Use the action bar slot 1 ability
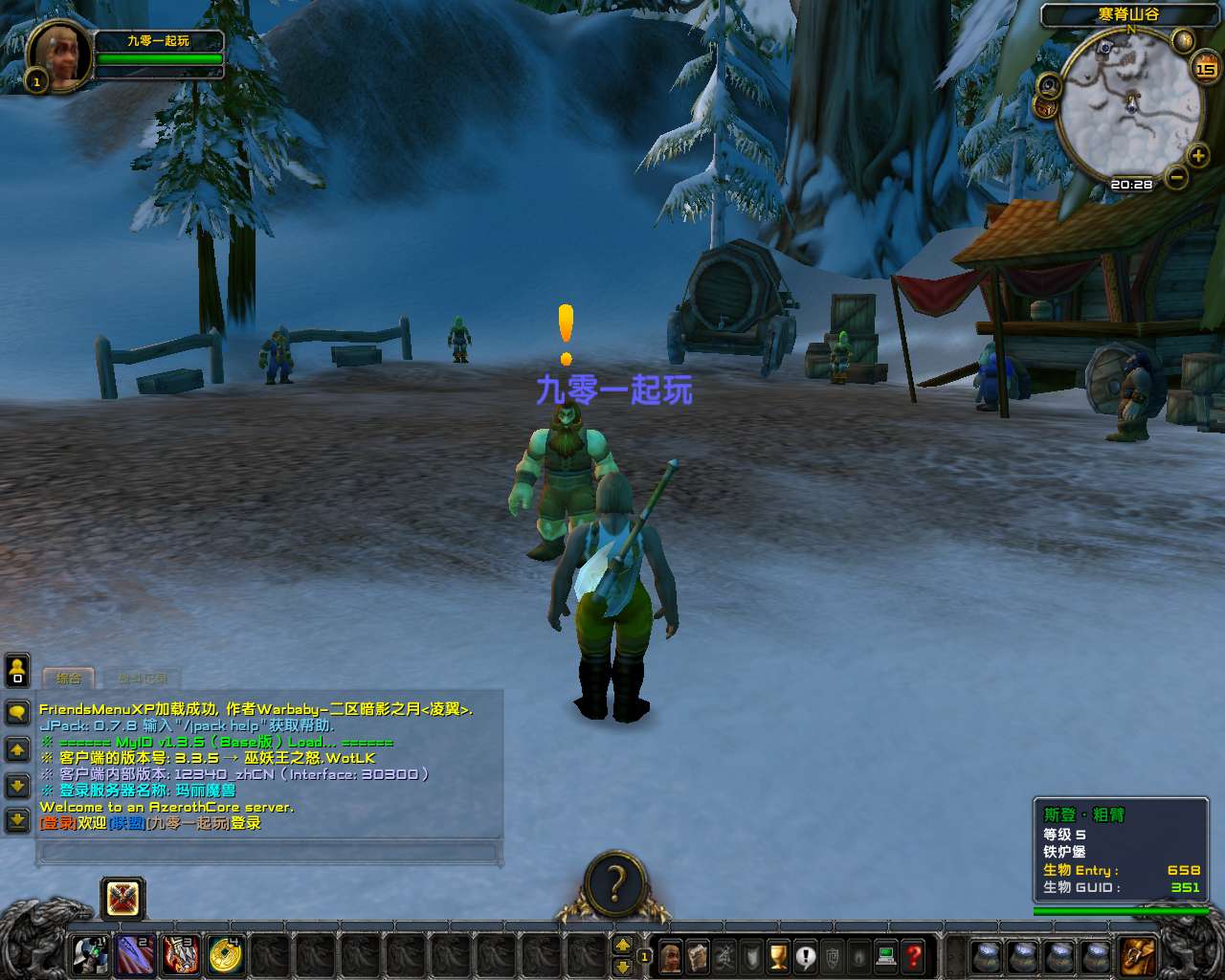 point(91,954)
